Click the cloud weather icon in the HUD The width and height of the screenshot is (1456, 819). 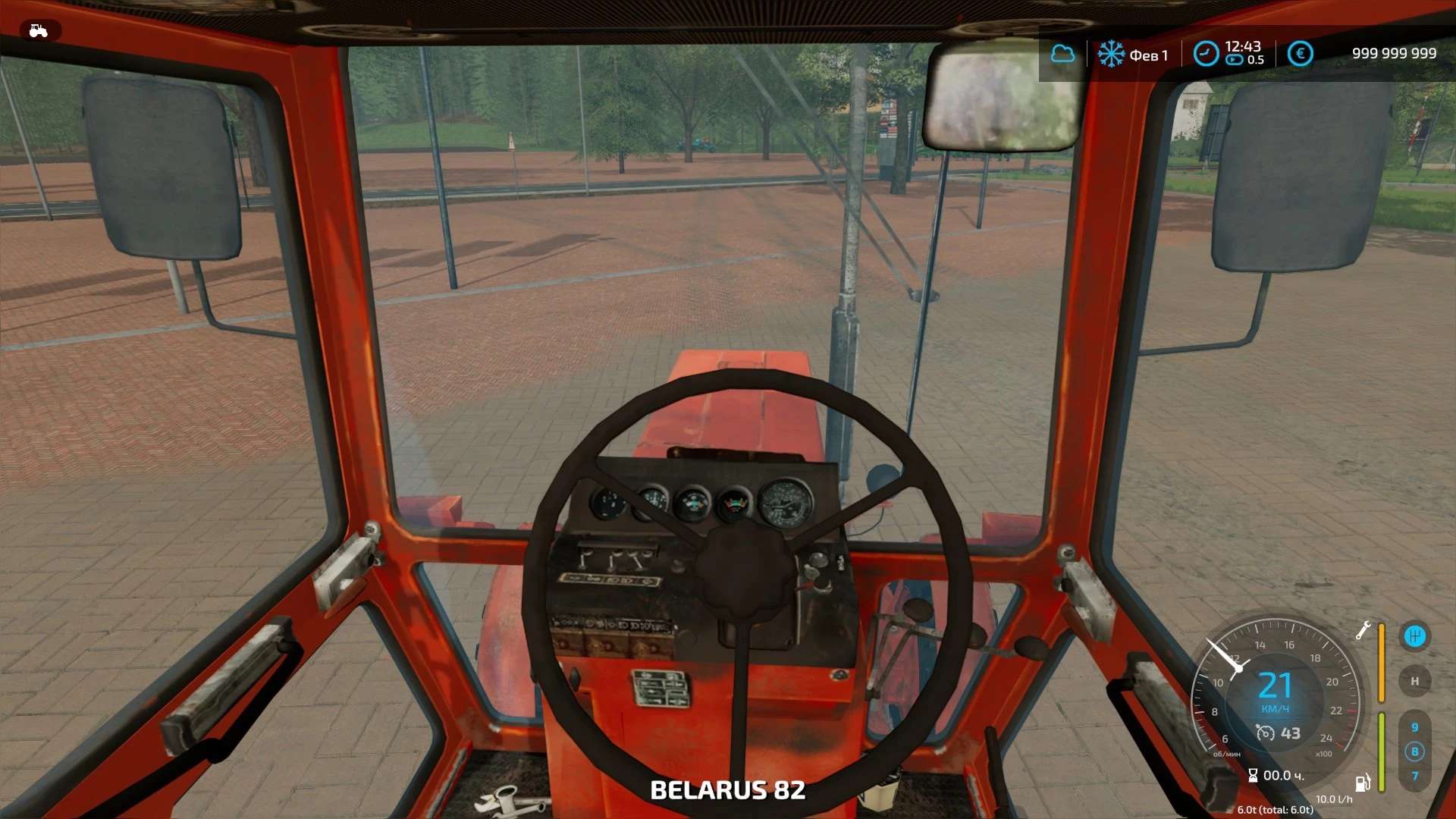click(1064, 53)
